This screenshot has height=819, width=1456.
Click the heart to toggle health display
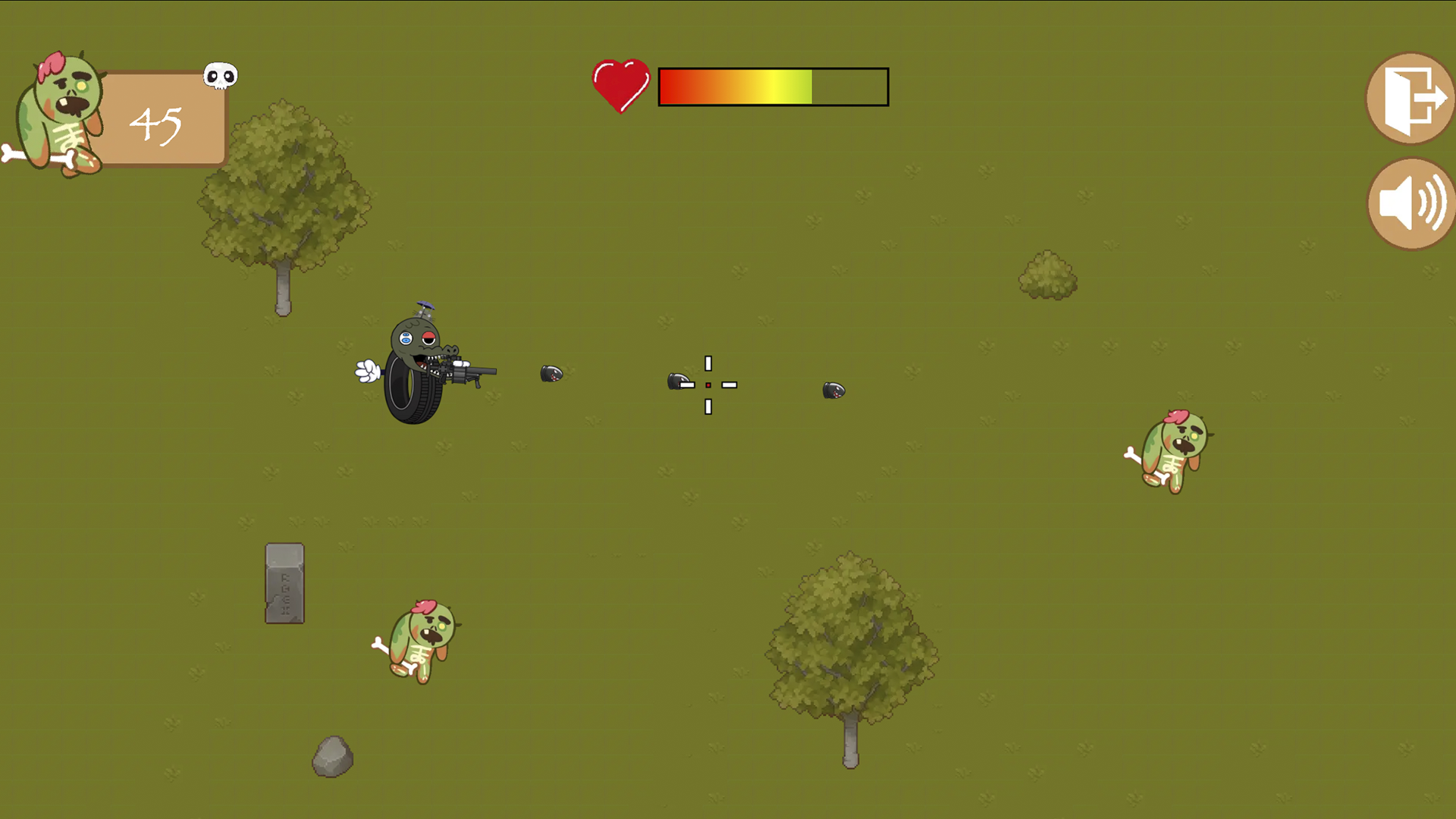pos(620,83)
